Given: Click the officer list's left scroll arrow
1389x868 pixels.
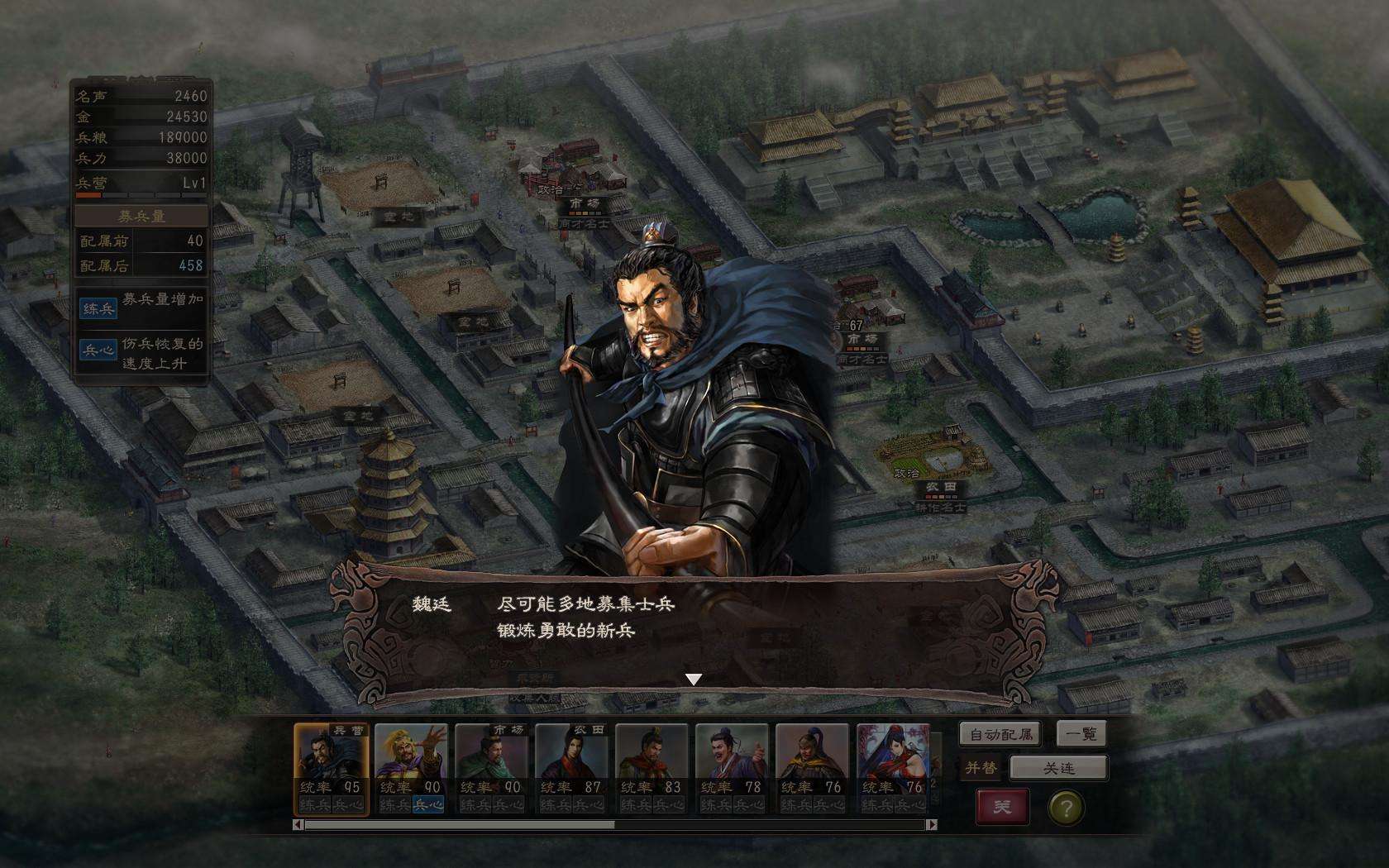Looking at the screenshot, I should point(298,824).
